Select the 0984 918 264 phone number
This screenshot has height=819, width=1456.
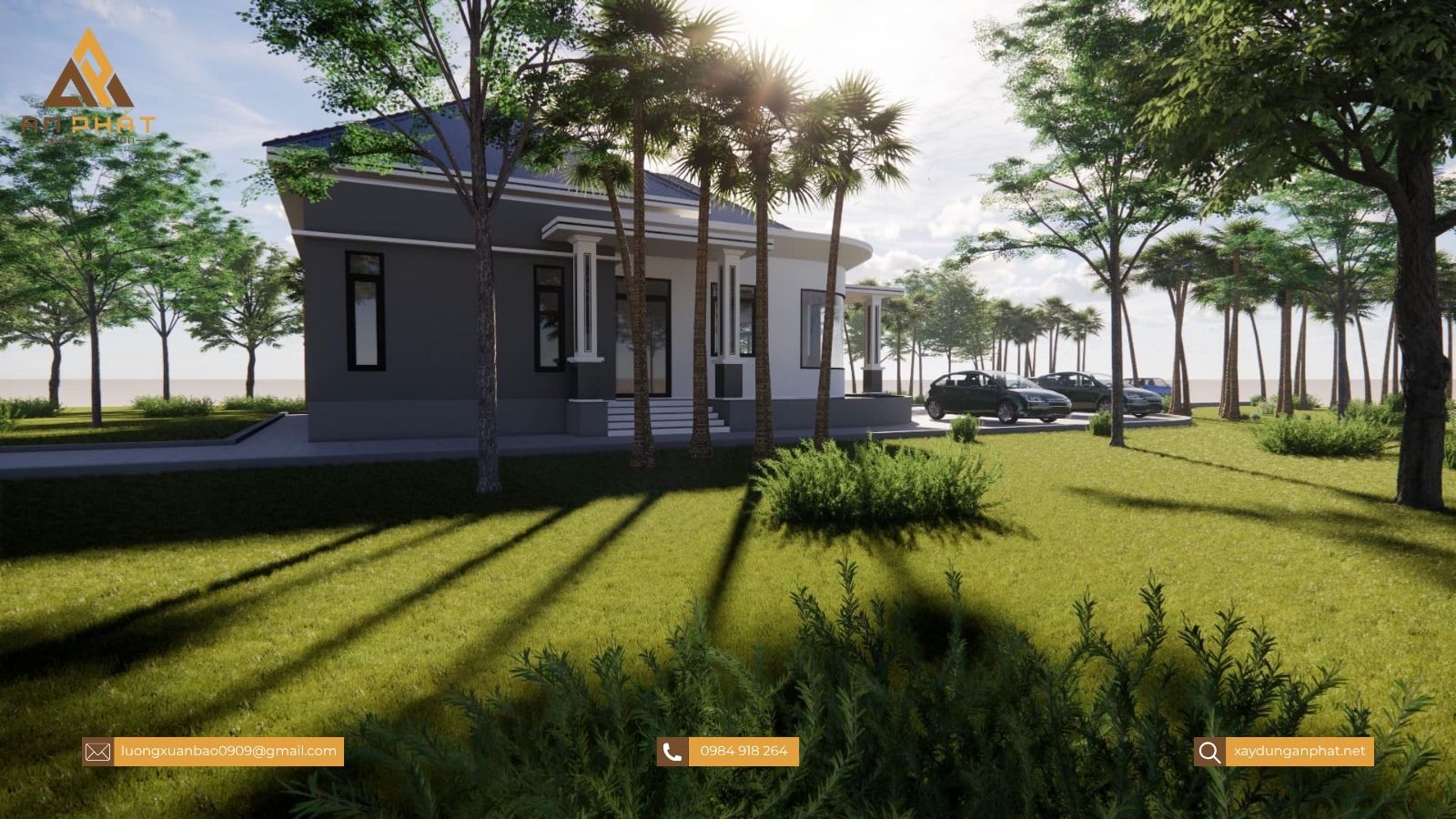coord(743,751)
